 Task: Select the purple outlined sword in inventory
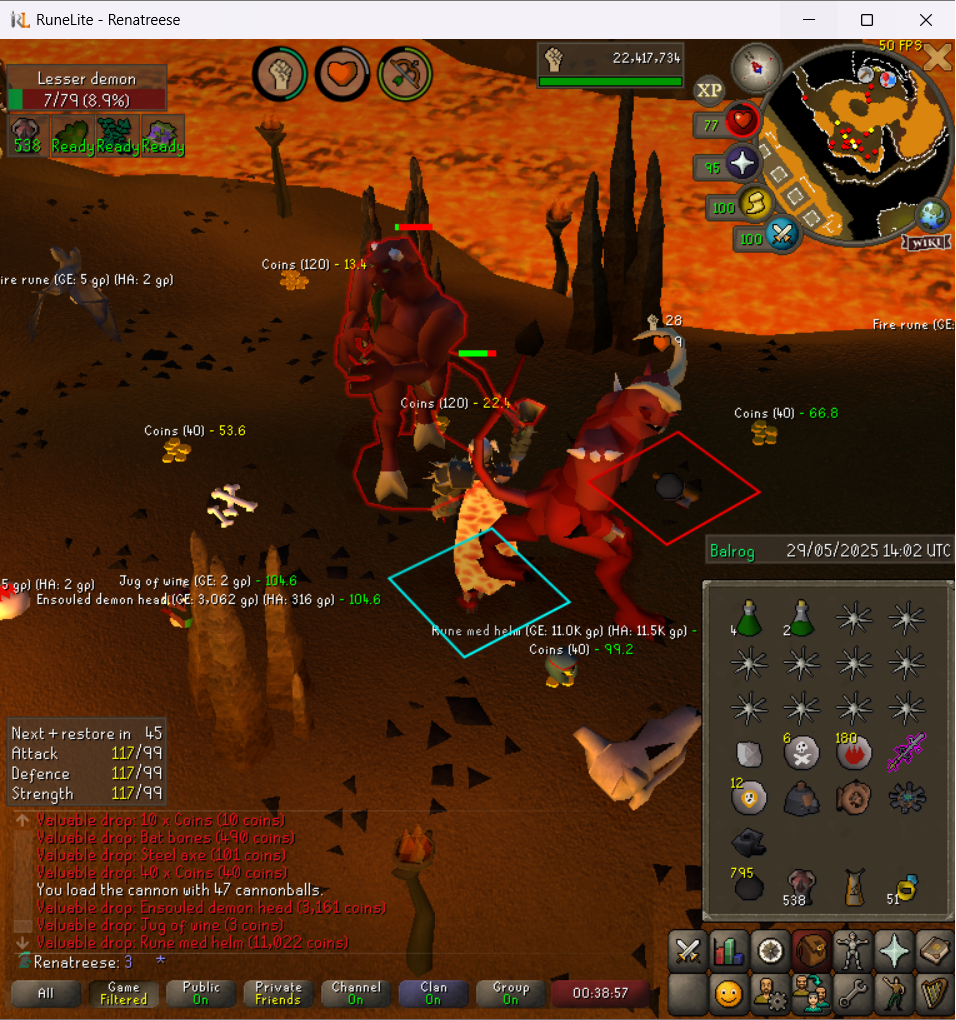point(906,752)
